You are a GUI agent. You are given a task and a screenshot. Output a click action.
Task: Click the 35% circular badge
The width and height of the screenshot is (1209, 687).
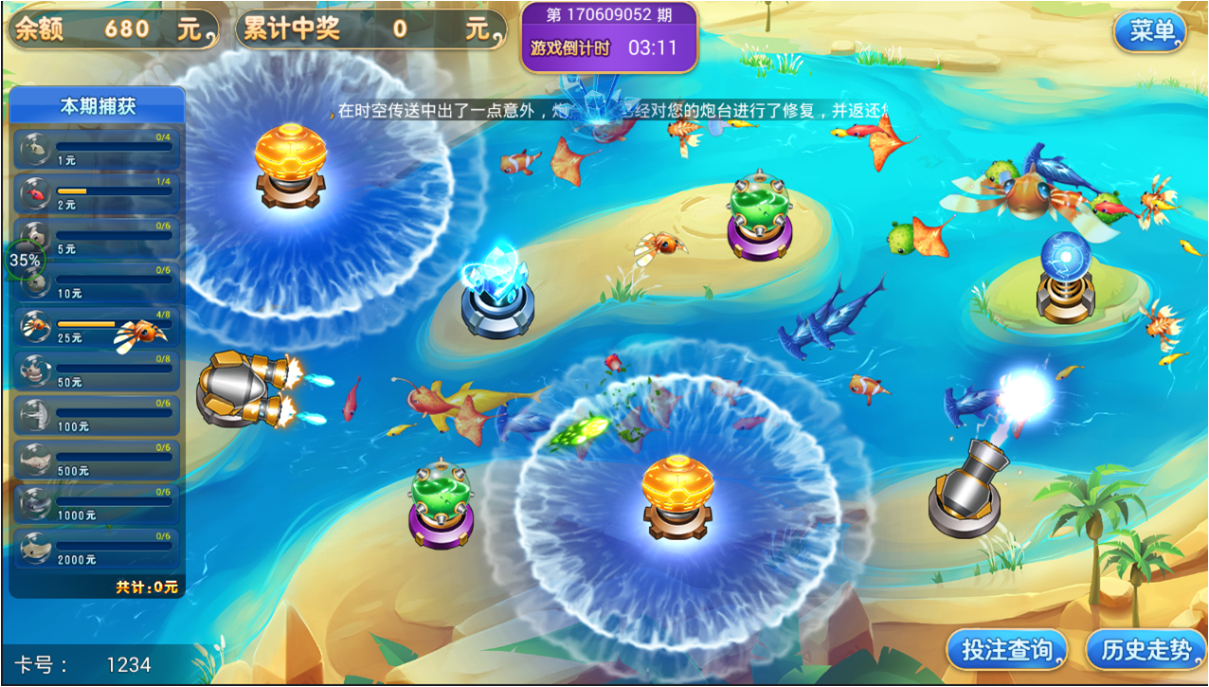tap(25, 260)
